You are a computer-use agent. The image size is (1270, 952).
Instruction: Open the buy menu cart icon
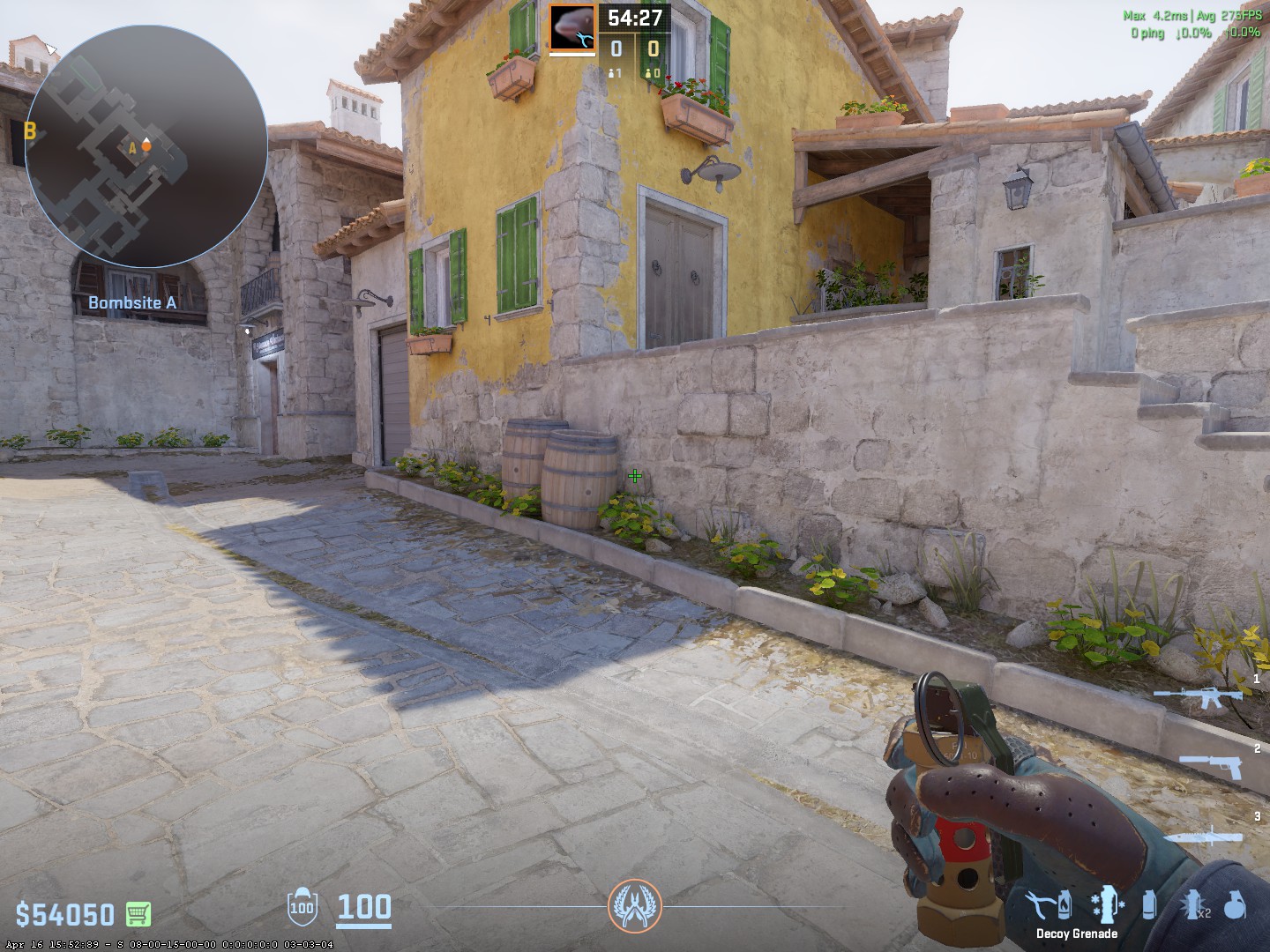138,914
